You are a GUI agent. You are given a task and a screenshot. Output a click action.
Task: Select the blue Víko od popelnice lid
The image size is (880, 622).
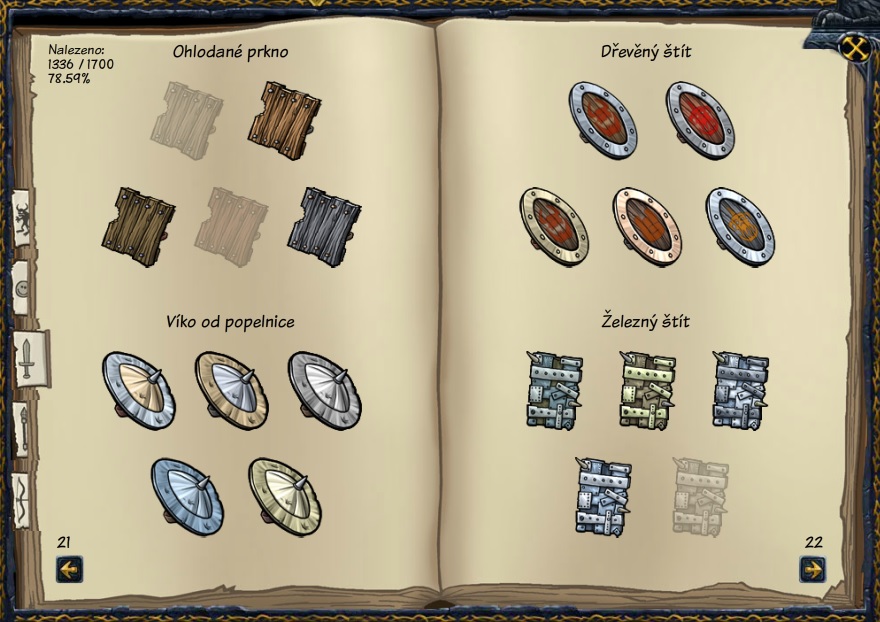click(x=187, y=495)
